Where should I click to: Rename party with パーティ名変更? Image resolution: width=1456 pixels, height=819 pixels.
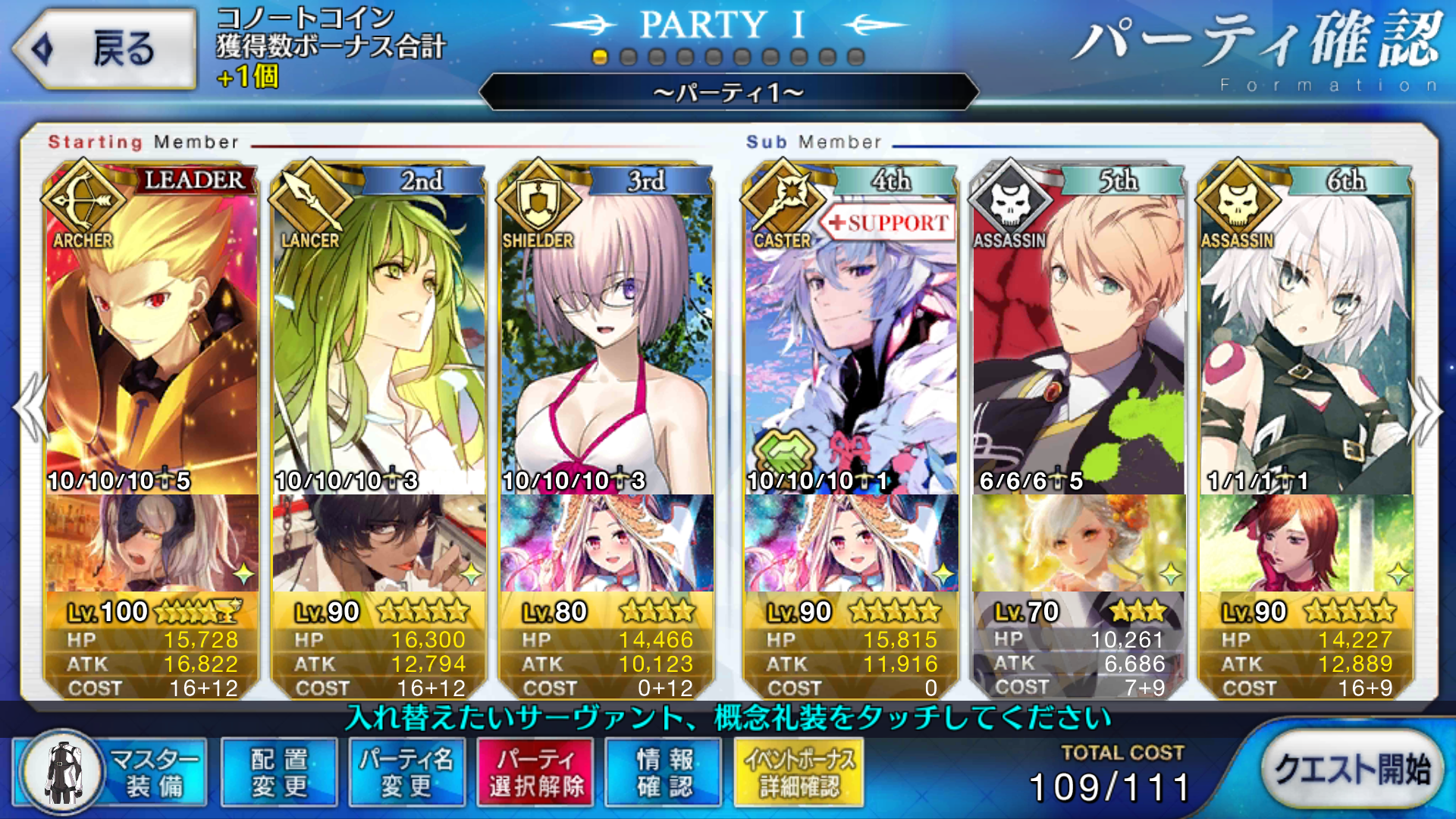click(x=406, y=773)
